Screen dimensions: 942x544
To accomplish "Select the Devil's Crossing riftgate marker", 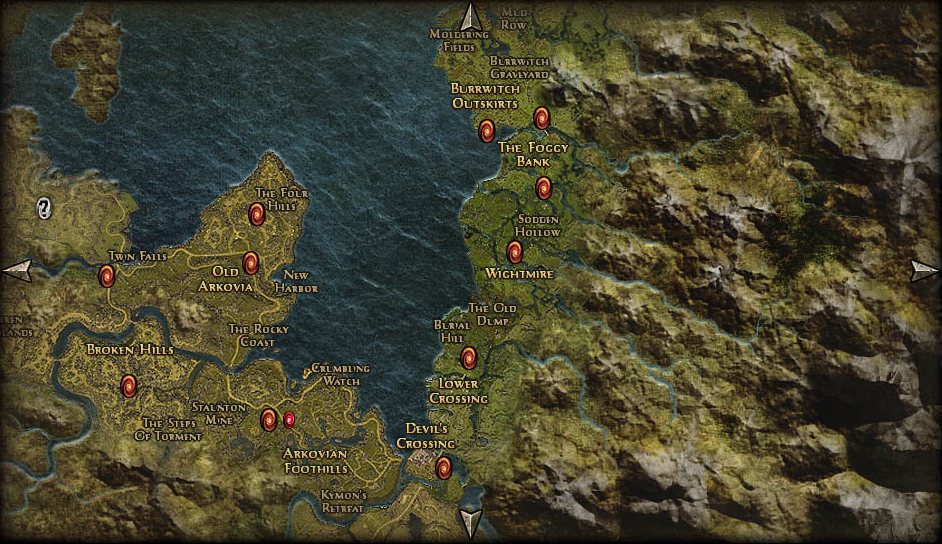I will [444, 467].
